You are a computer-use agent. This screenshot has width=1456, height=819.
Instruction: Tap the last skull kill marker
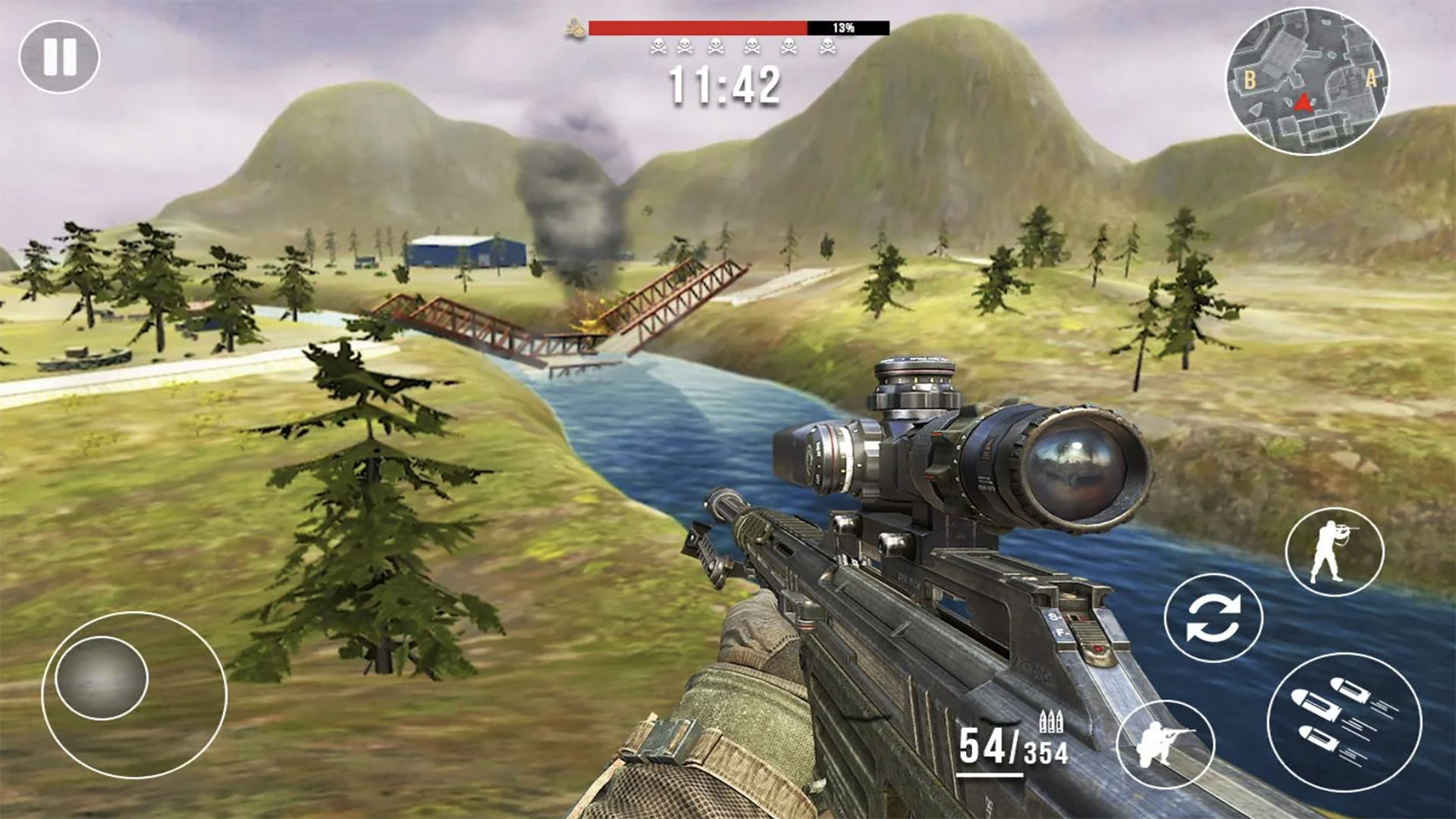click(827, 45)
